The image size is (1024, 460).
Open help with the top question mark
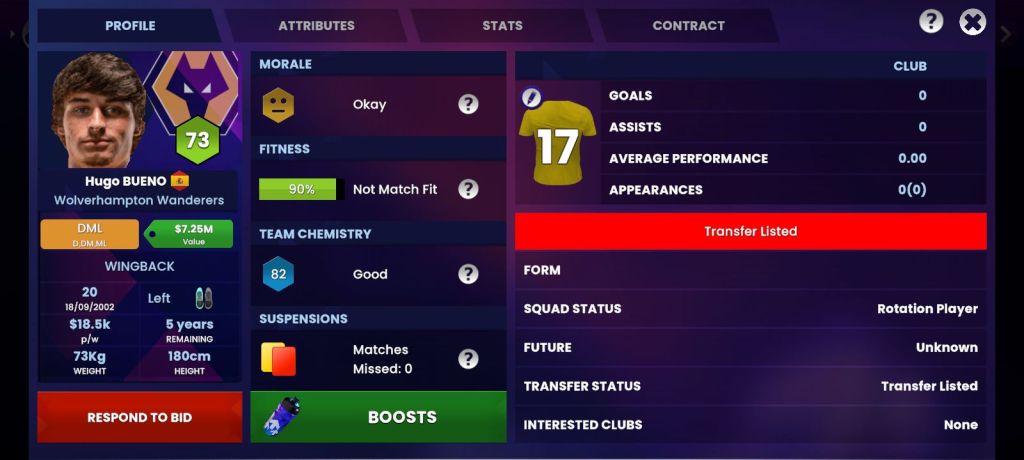[931, 22]
